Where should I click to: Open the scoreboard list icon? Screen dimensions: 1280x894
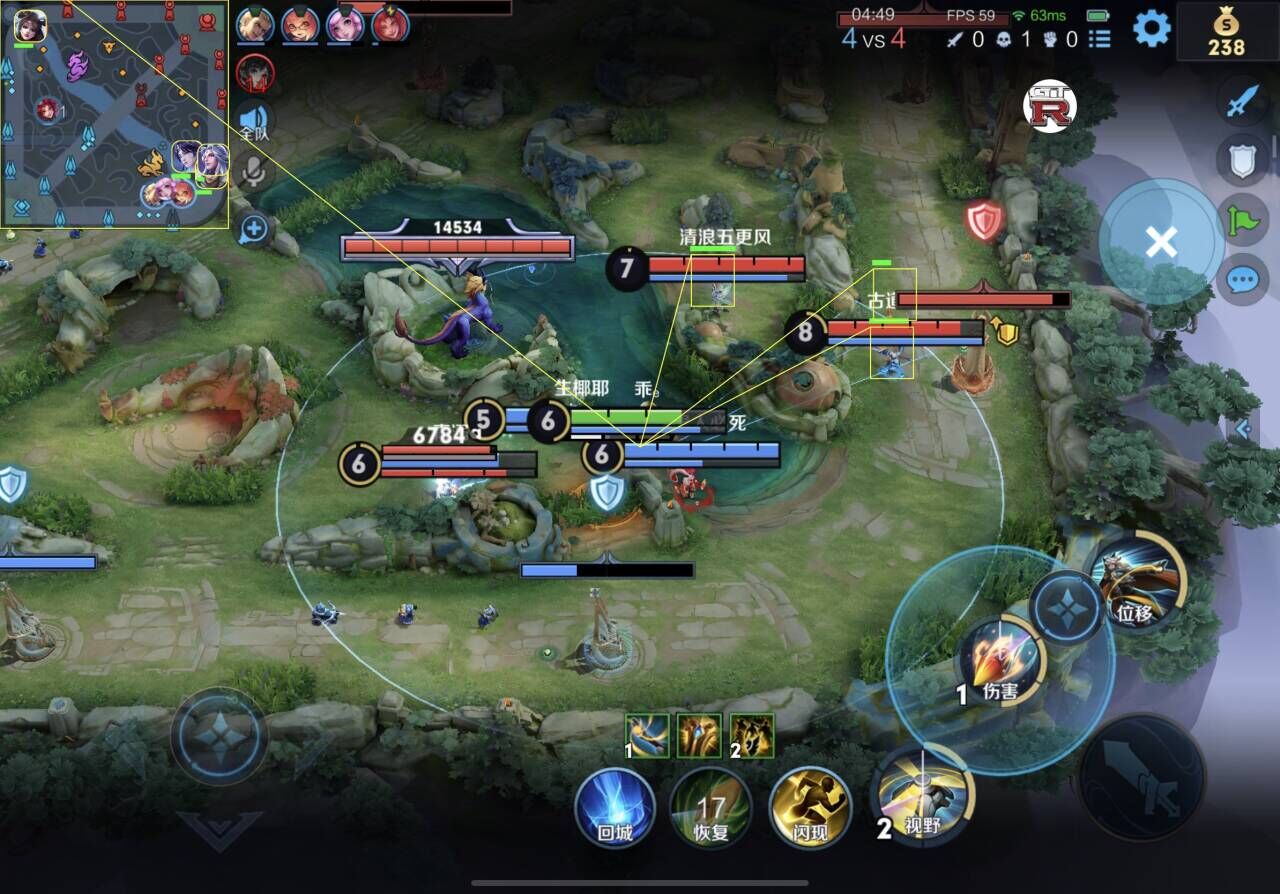(x=1100, y=39)
